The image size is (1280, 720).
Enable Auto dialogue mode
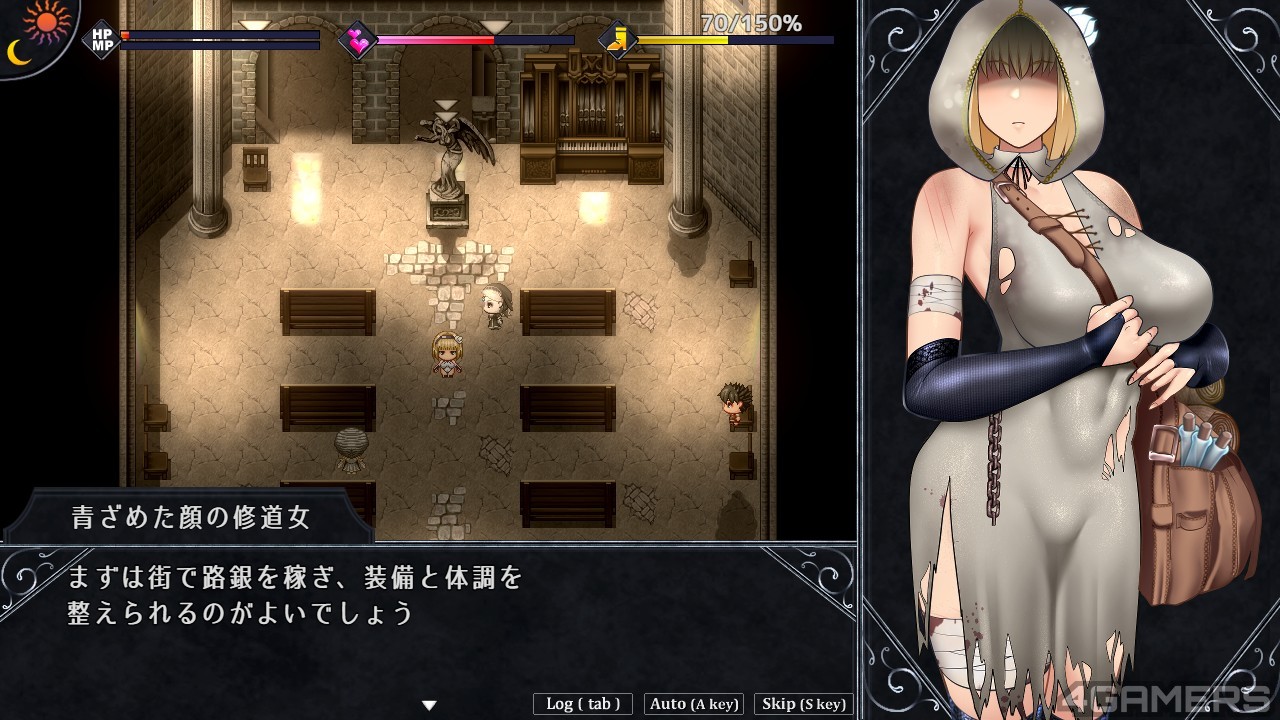click(694, 704)
